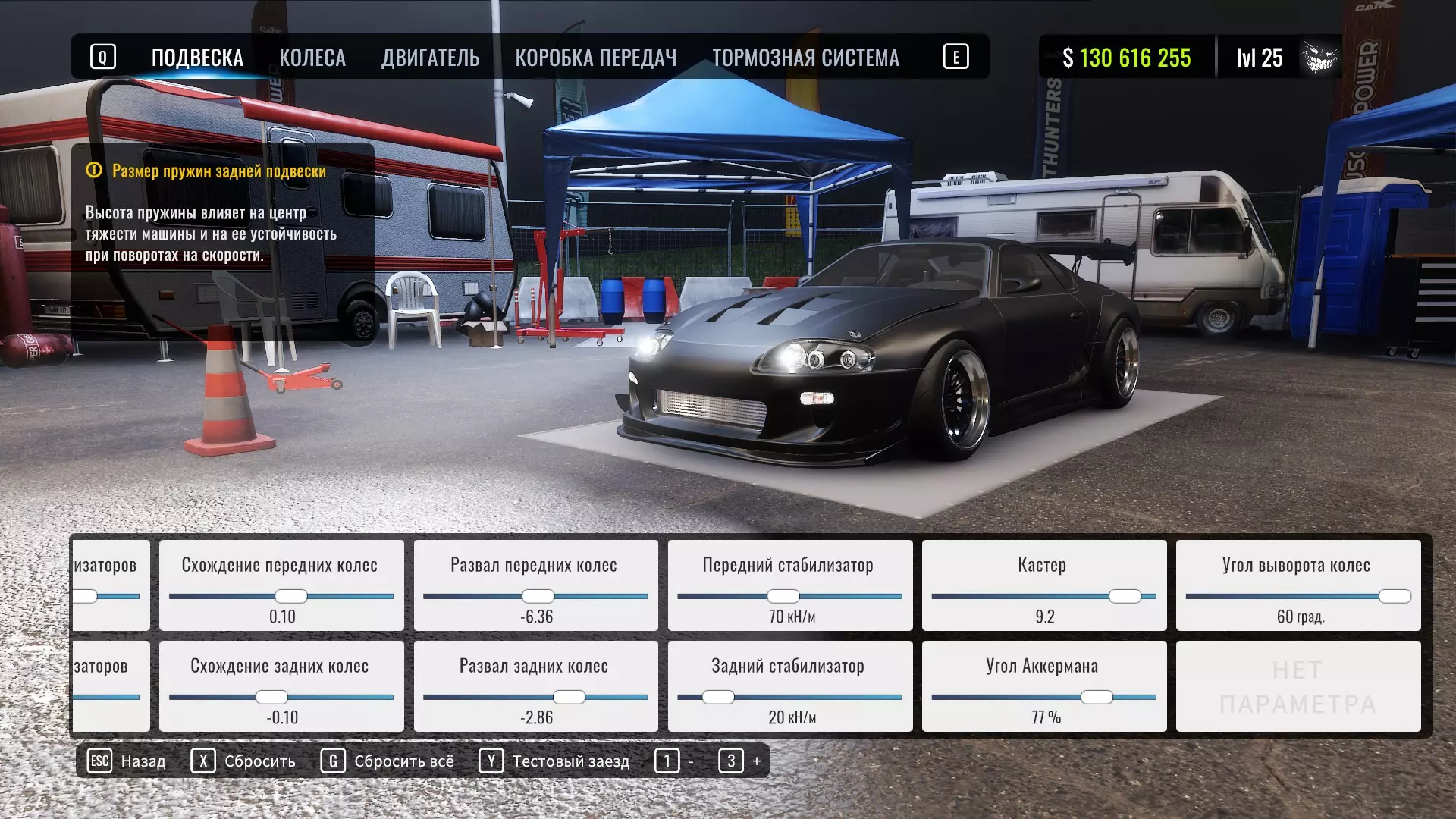Go back with the Назад button
The image size is (1456, 819).
coord(127,761)
